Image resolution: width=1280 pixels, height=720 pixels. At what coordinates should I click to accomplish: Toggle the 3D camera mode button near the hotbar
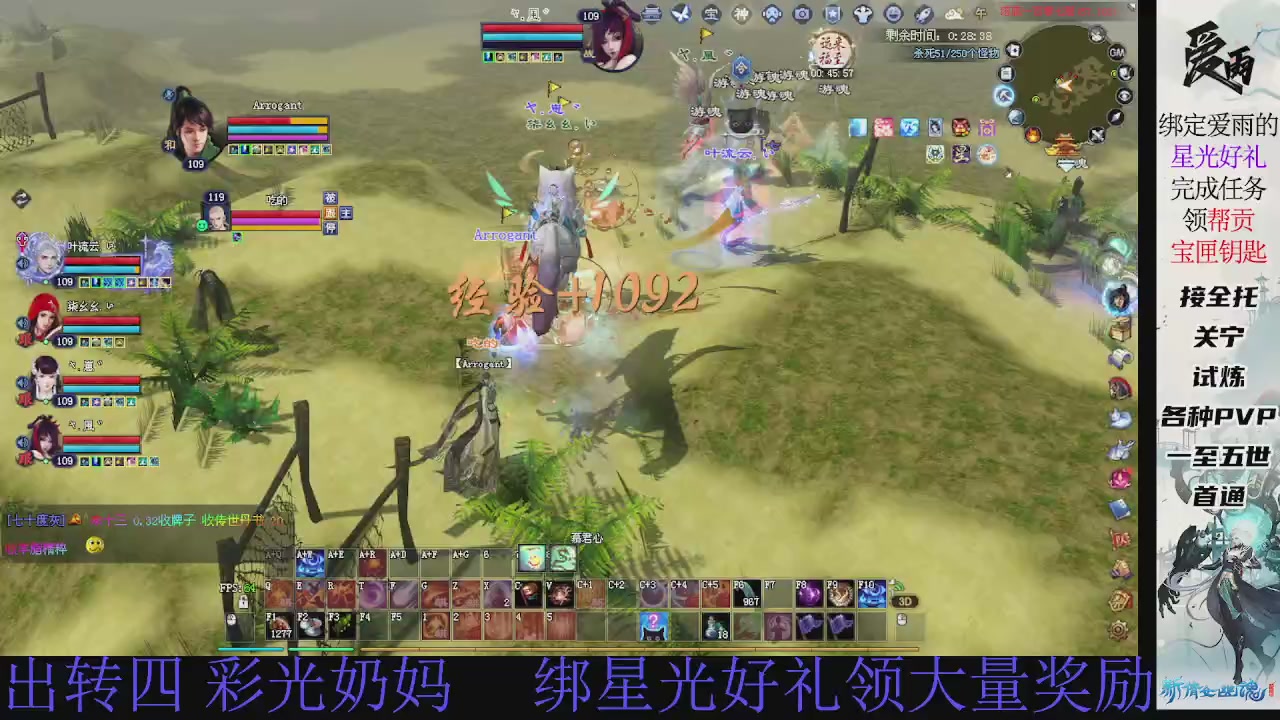click(905, 601)
